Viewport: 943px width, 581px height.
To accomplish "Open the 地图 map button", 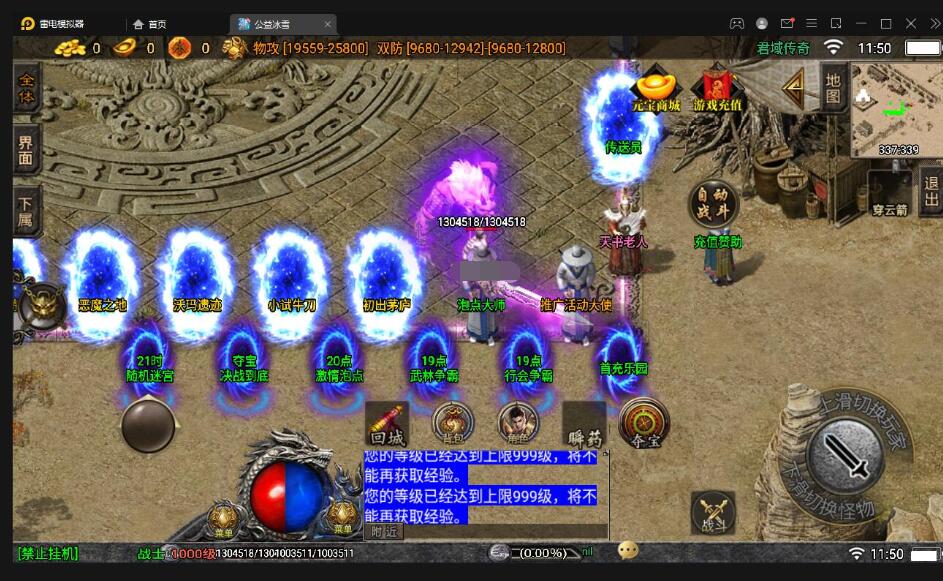I will [x=833, y=88].
